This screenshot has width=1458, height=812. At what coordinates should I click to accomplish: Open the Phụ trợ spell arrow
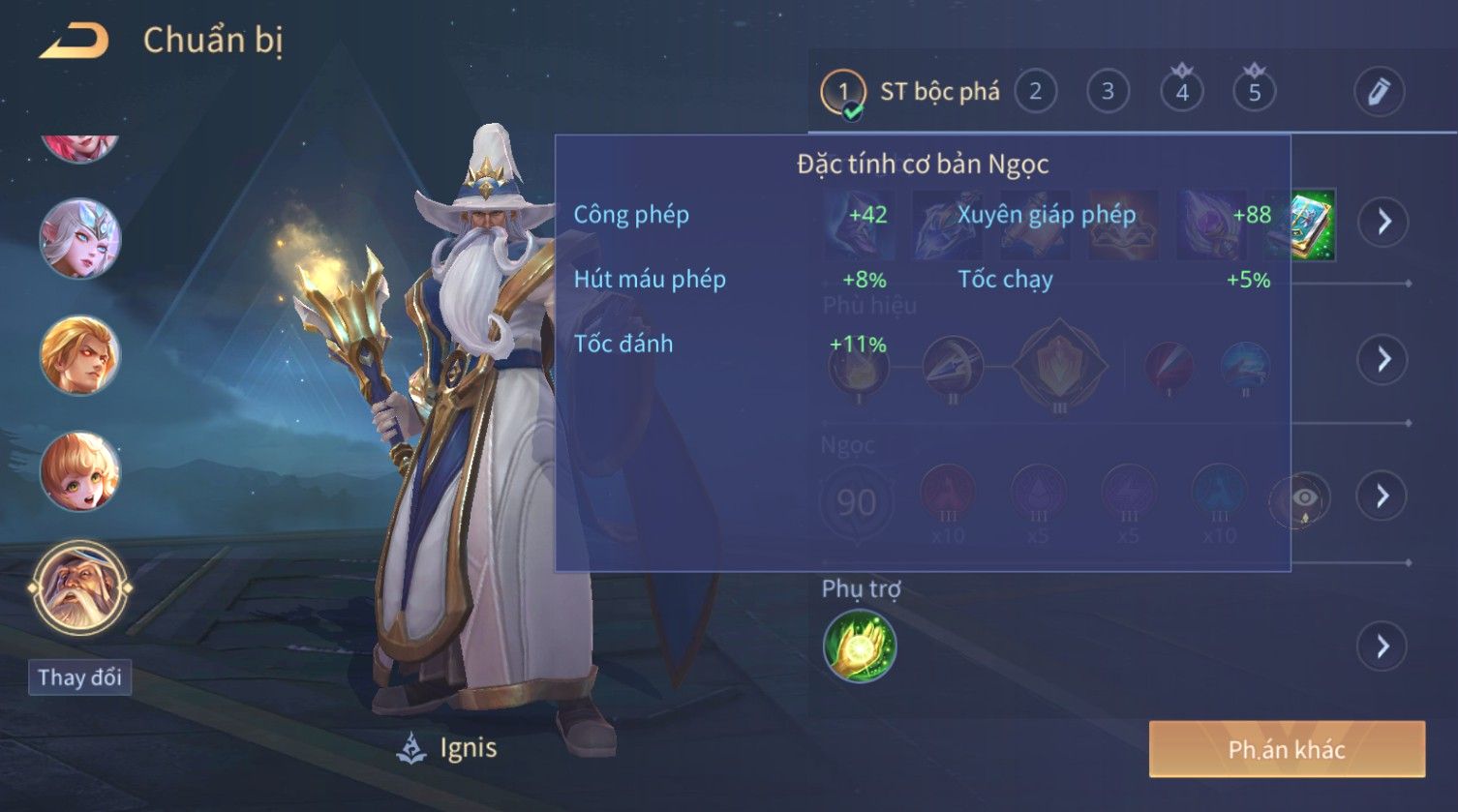coord(1383,647)
